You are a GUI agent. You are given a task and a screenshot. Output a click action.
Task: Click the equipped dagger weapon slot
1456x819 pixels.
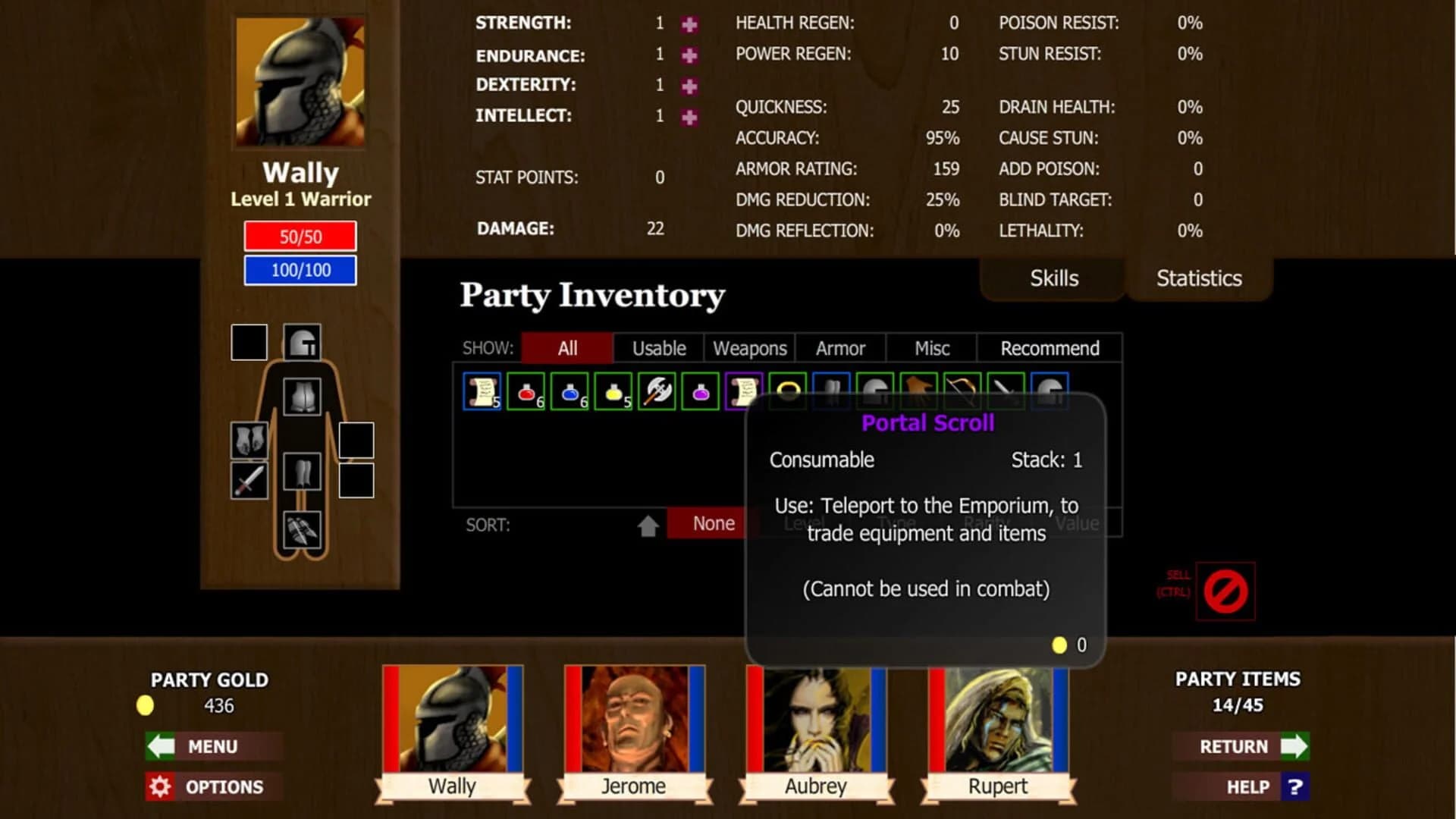(x=249, y=480)
